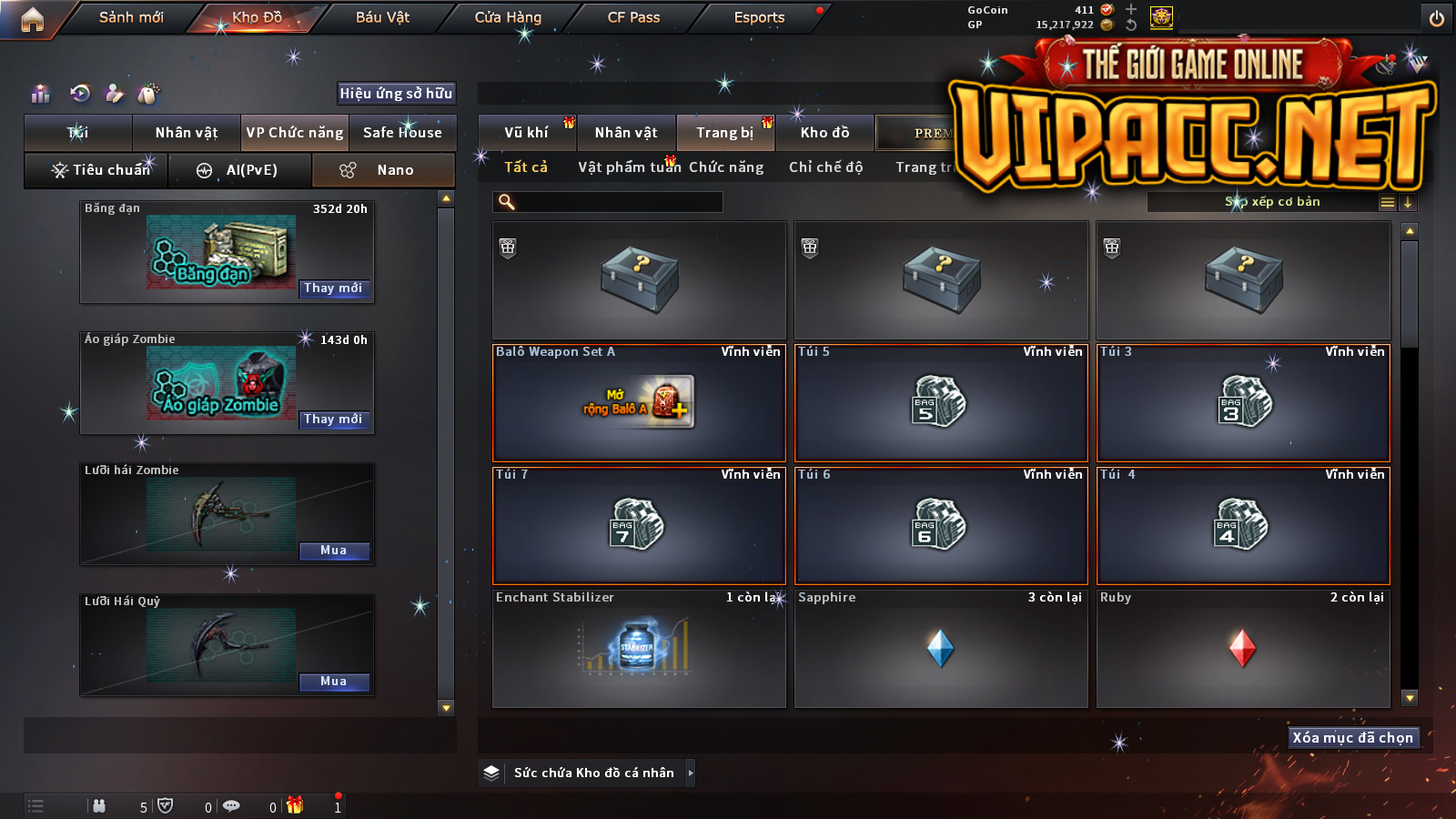This screenshot has width=1456, height=819.
Task: Select the Balô Weapon Set A slot
Action: pos(639,402)
